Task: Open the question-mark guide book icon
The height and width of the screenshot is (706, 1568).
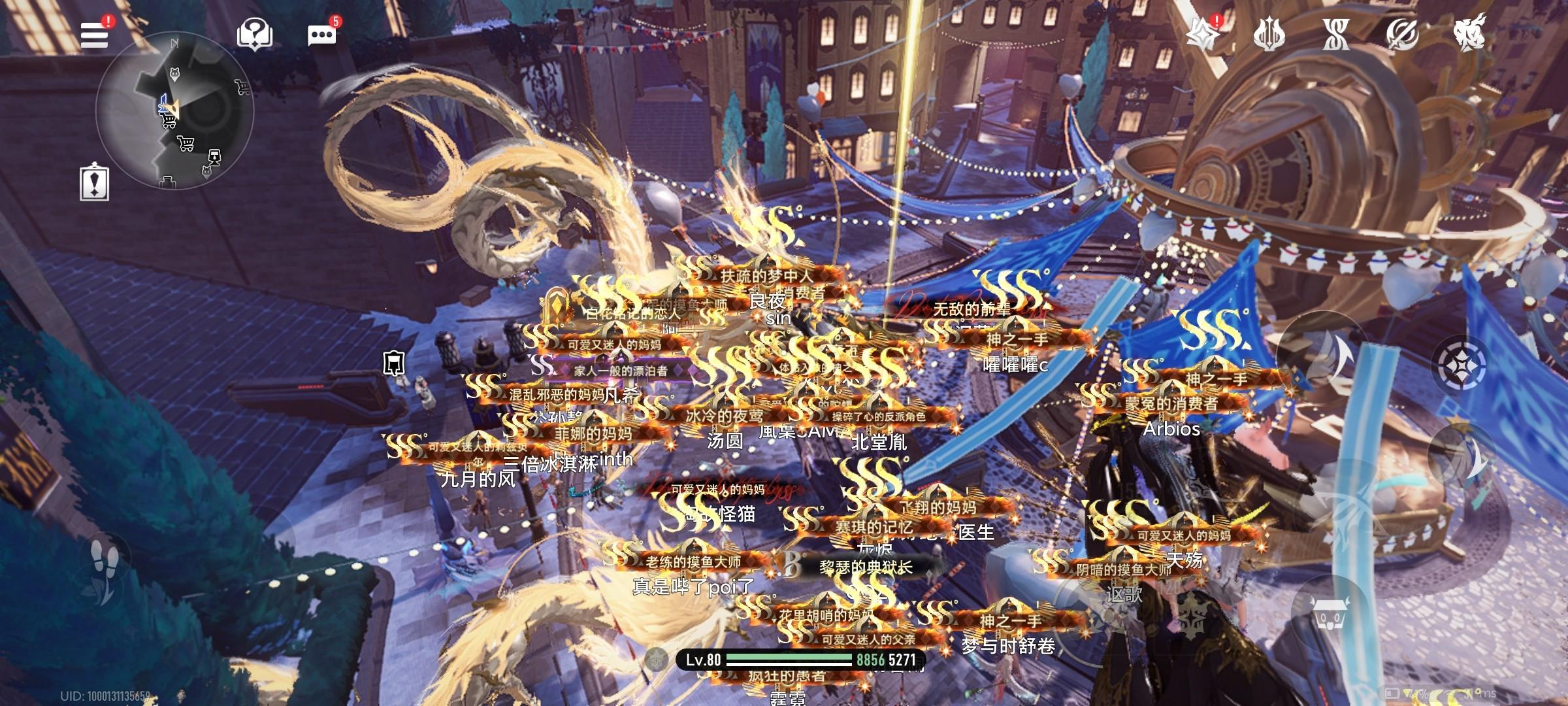Action: [254, 34]
